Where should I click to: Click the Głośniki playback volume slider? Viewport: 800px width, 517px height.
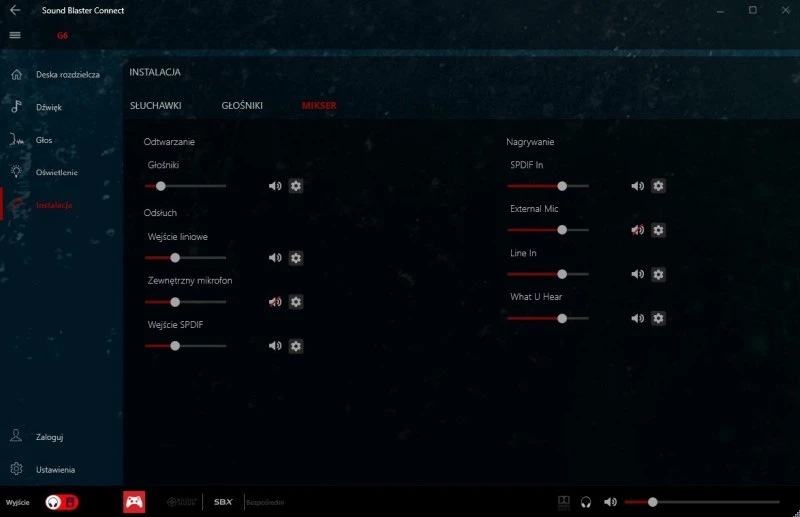[x=185, y=186]
